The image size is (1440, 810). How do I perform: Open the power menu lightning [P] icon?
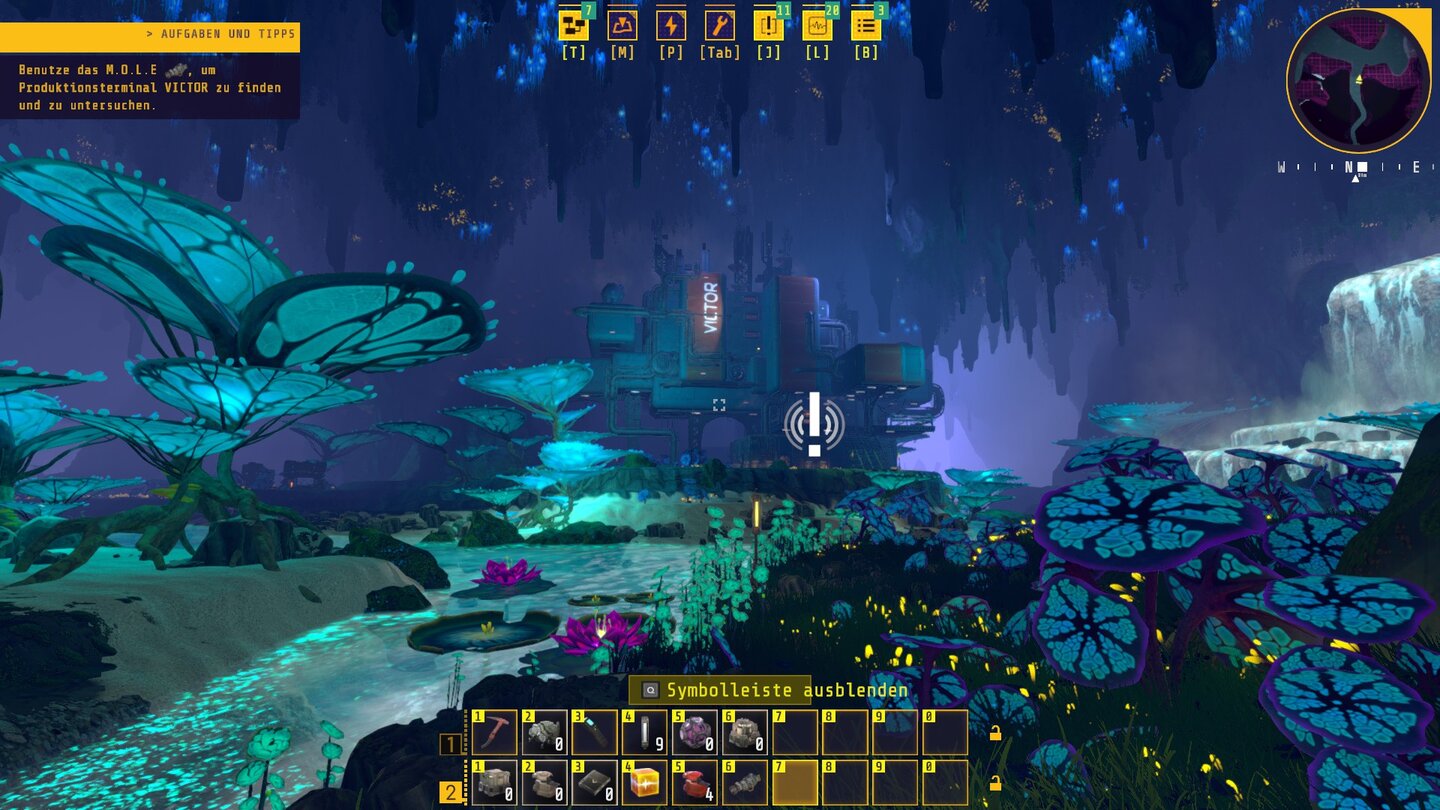click(x=671, y=25)
